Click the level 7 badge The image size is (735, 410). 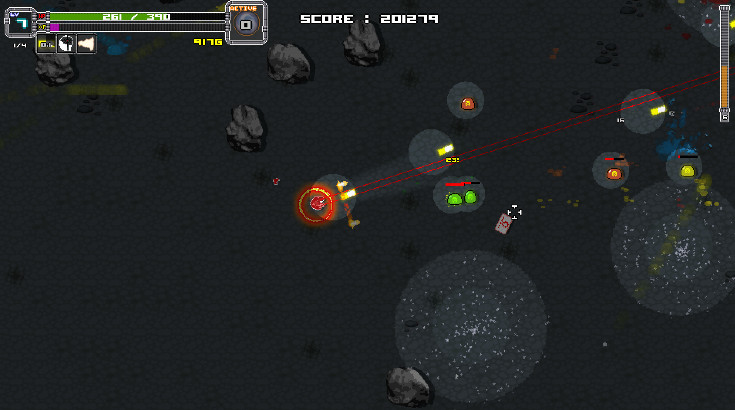[x=20, y=23]
